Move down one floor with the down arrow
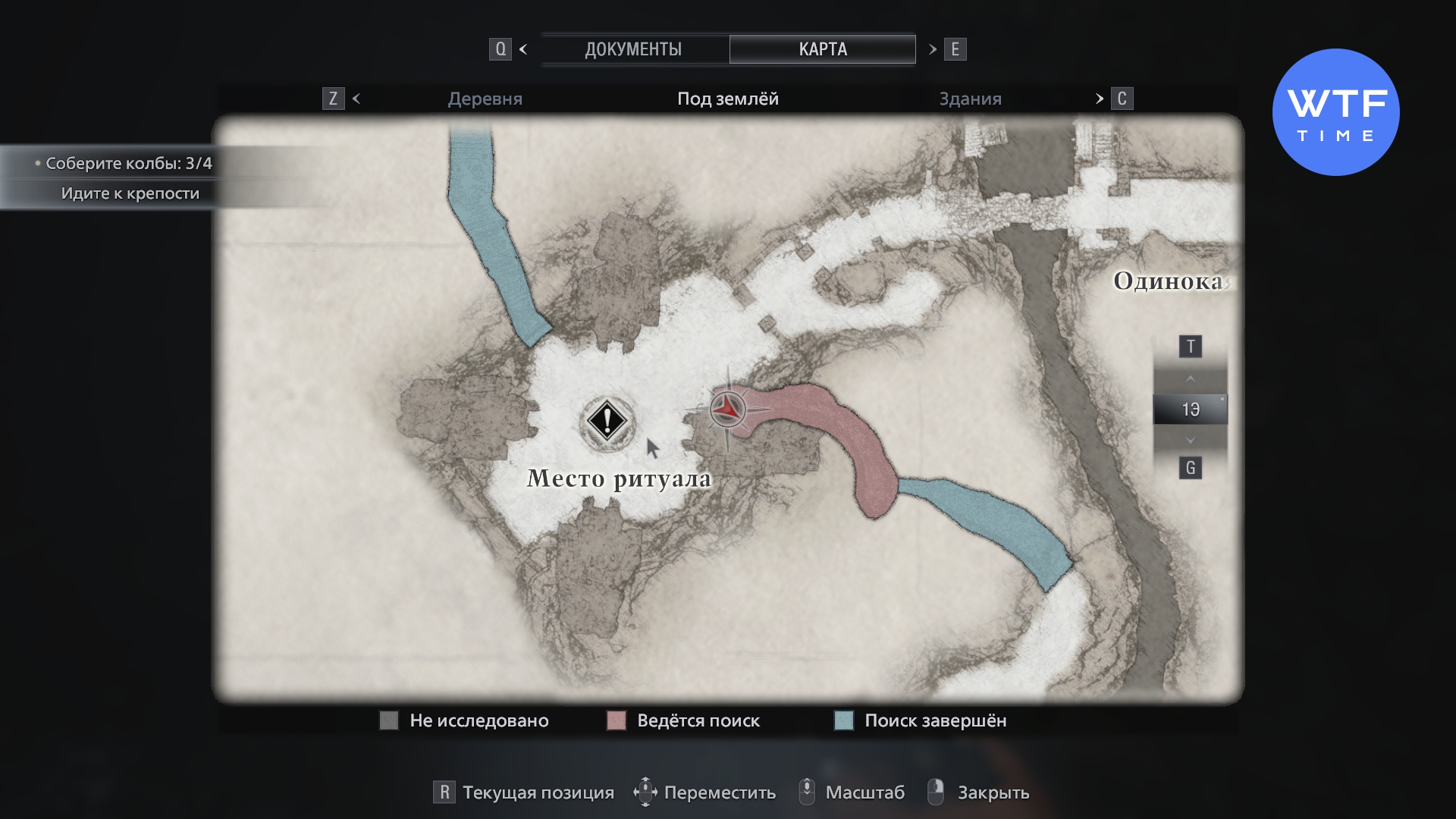This screenshot has width=1456, height=819. tap(1190, 441)
